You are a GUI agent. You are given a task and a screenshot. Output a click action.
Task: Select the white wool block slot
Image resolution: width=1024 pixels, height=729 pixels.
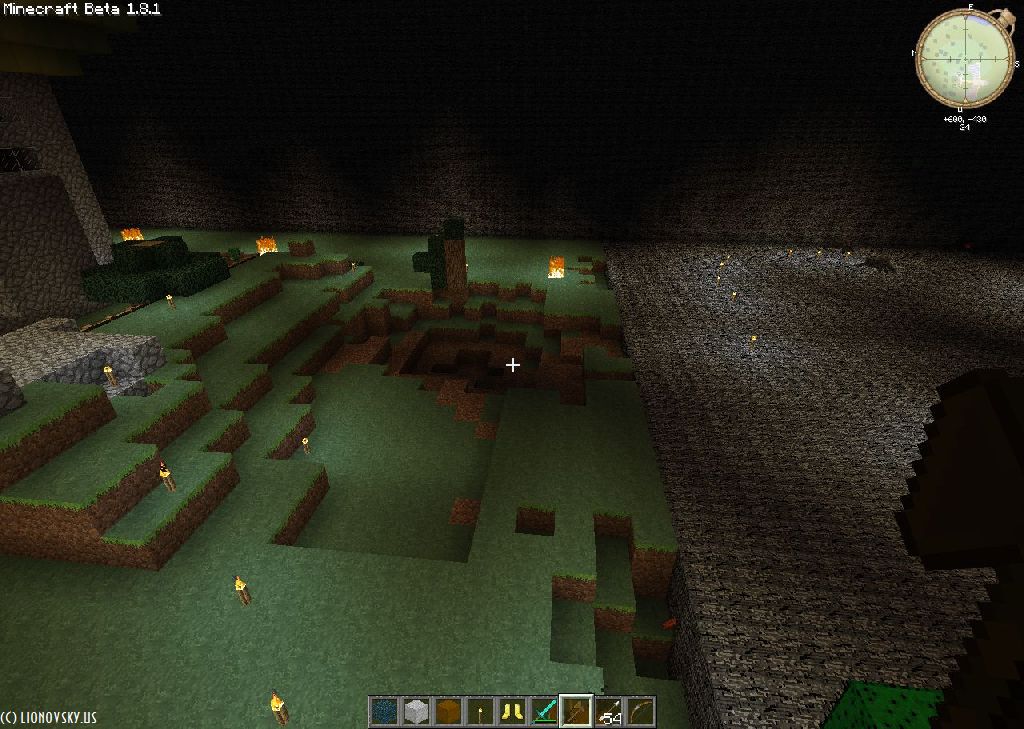(416, 711)
